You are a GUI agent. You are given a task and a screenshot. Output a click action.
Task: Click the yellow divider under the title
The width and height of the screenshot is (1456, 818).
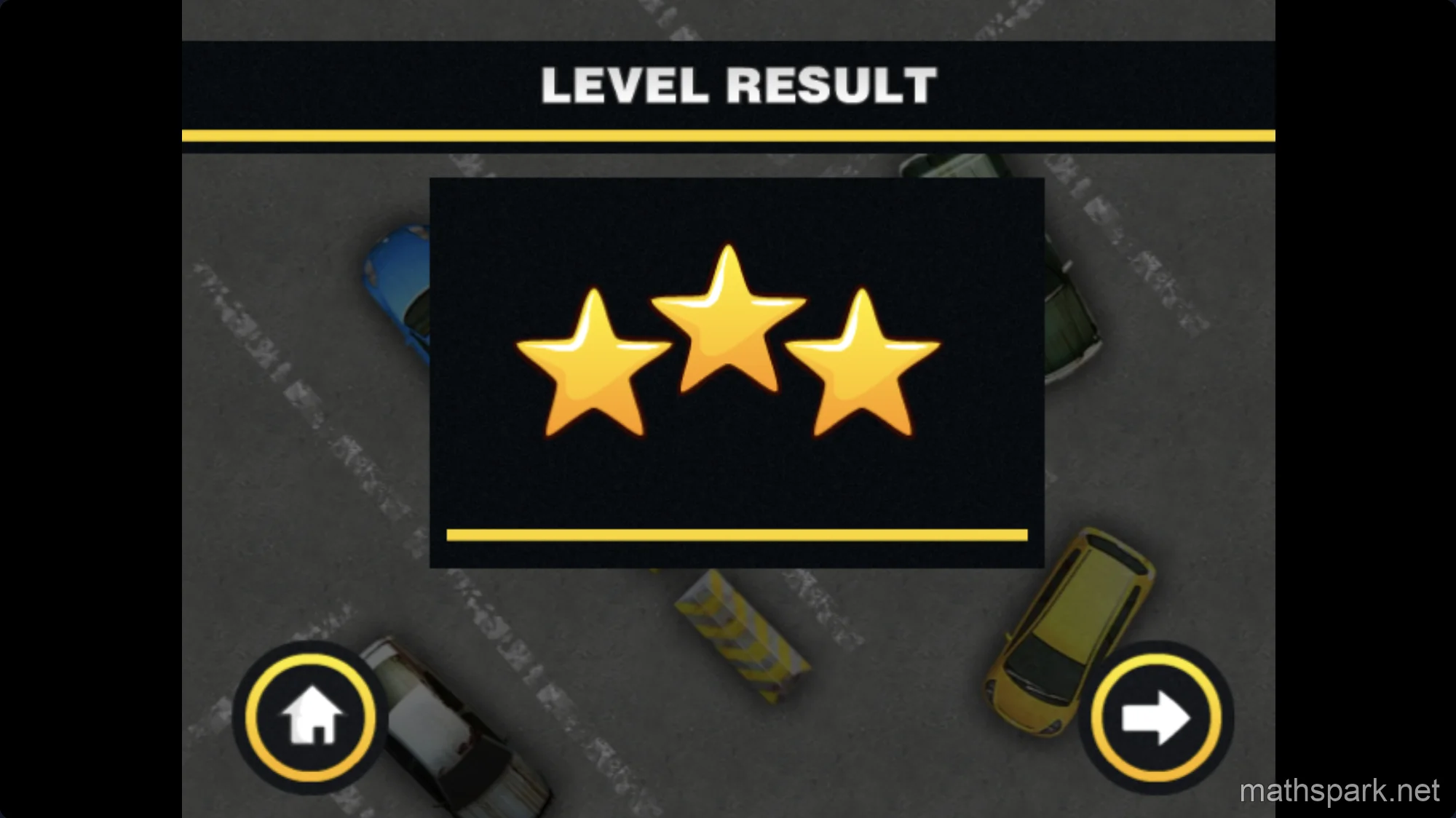click(728, 133)
